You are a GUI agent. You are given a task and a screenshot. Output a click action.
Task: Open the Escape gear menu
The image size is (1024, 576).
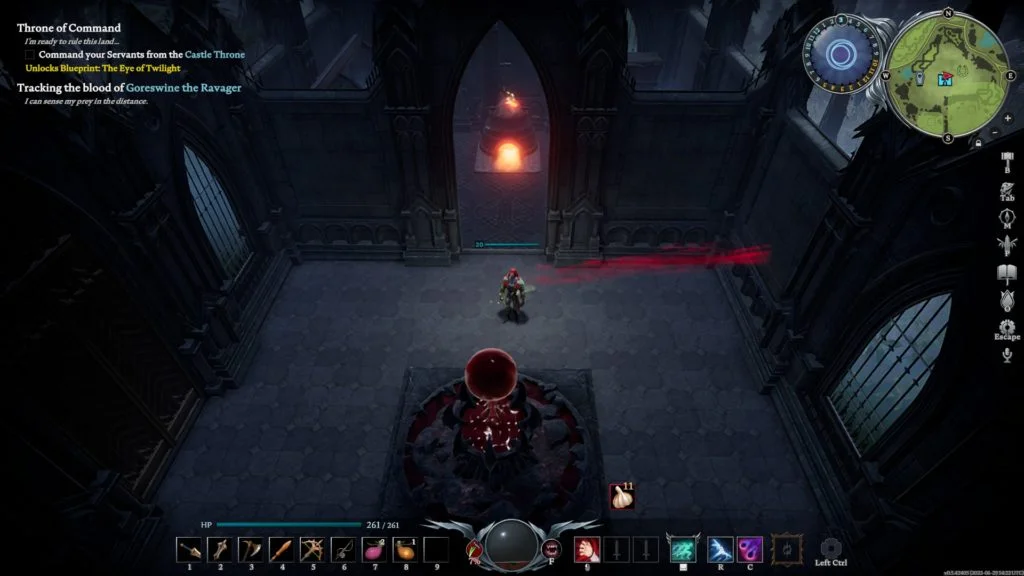point(1006,327)
